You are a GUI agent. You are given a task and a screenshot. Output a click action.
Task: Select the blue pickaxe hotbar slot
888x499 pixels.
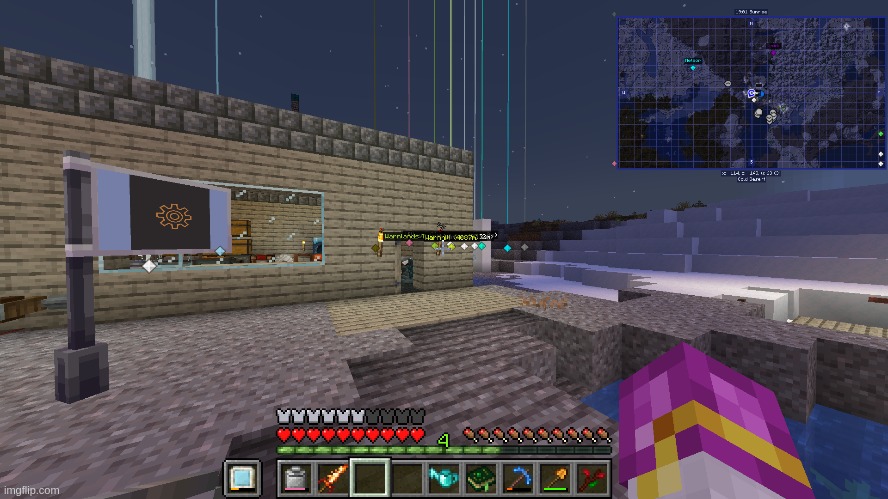tap(517, 479)
